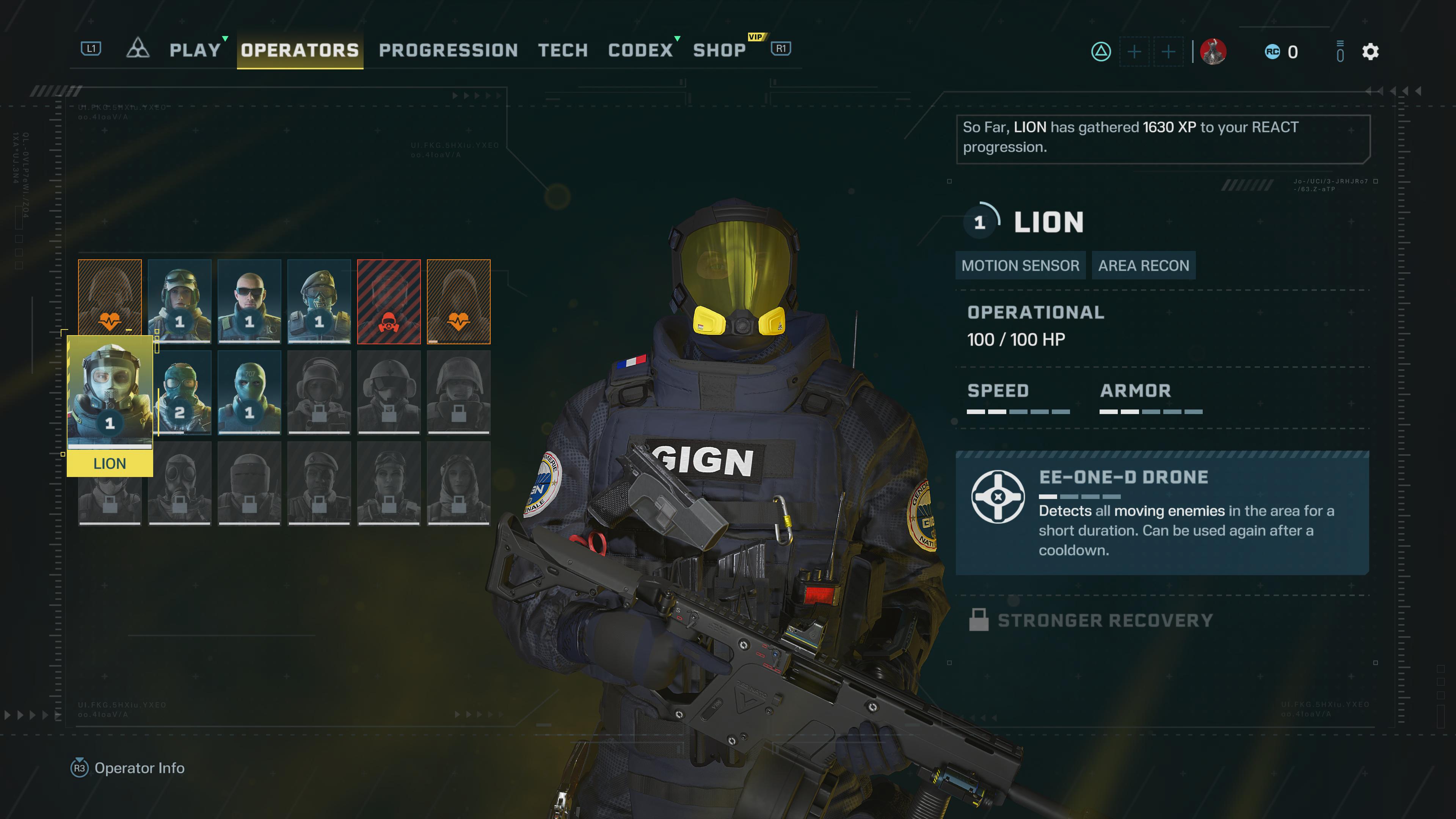Open the SHOP tab
Screen dimensions: 1456x819
720,50
